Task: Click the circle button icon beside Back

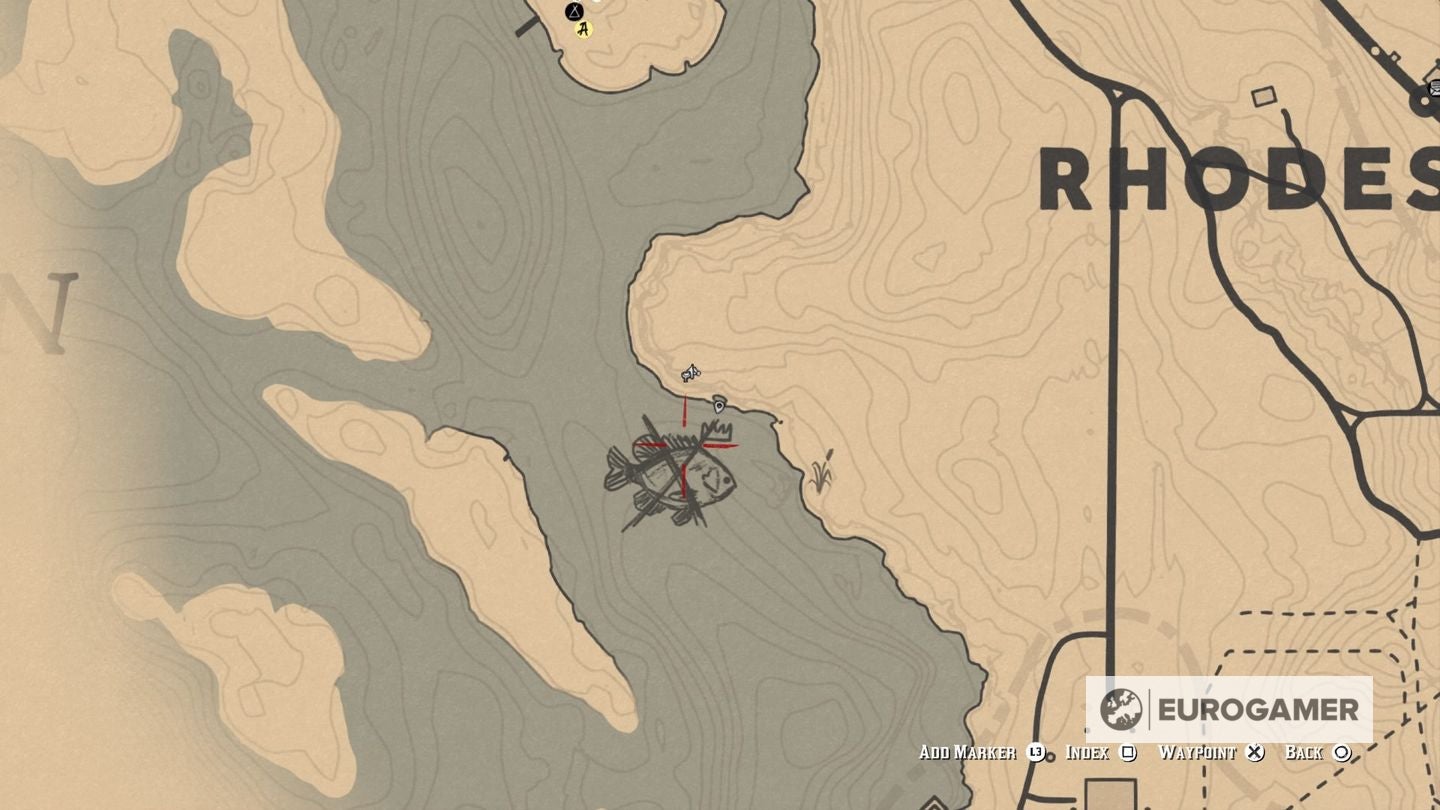Action: click(x=1344, y=752)
